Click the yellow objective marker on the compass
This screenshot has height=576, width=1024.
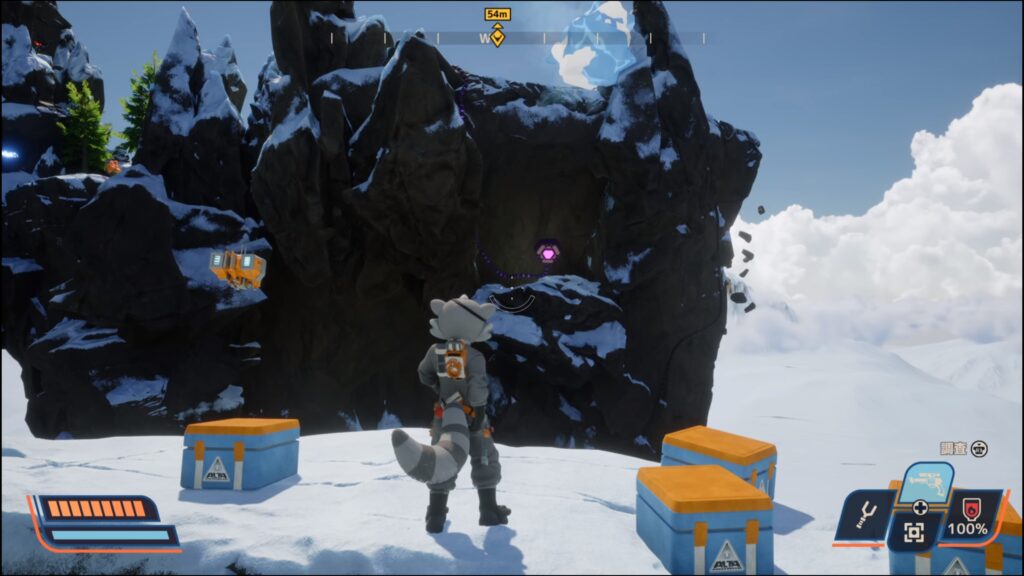tap(497, 37)
